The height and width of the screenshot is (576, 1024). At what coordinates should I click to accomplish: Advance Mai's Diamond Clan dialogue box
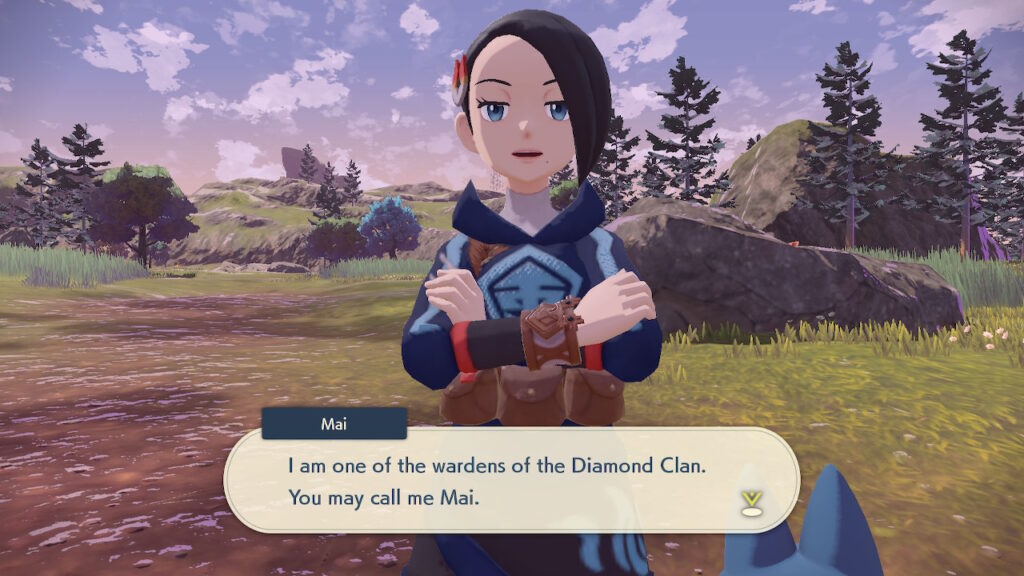(x=510, y=482)
